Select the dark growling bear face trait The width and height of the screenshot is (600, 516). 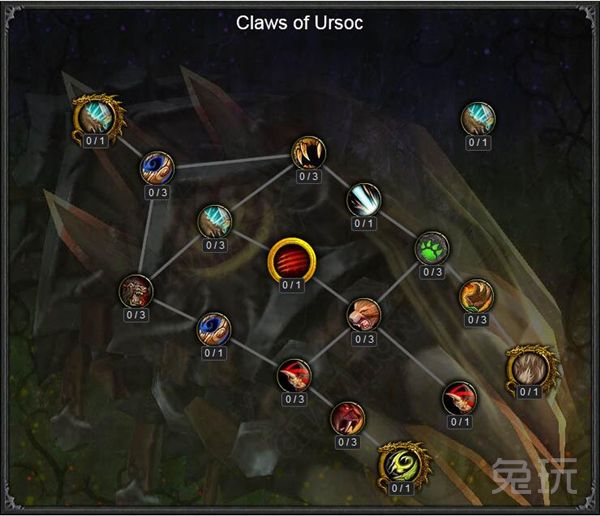point(136,290)
